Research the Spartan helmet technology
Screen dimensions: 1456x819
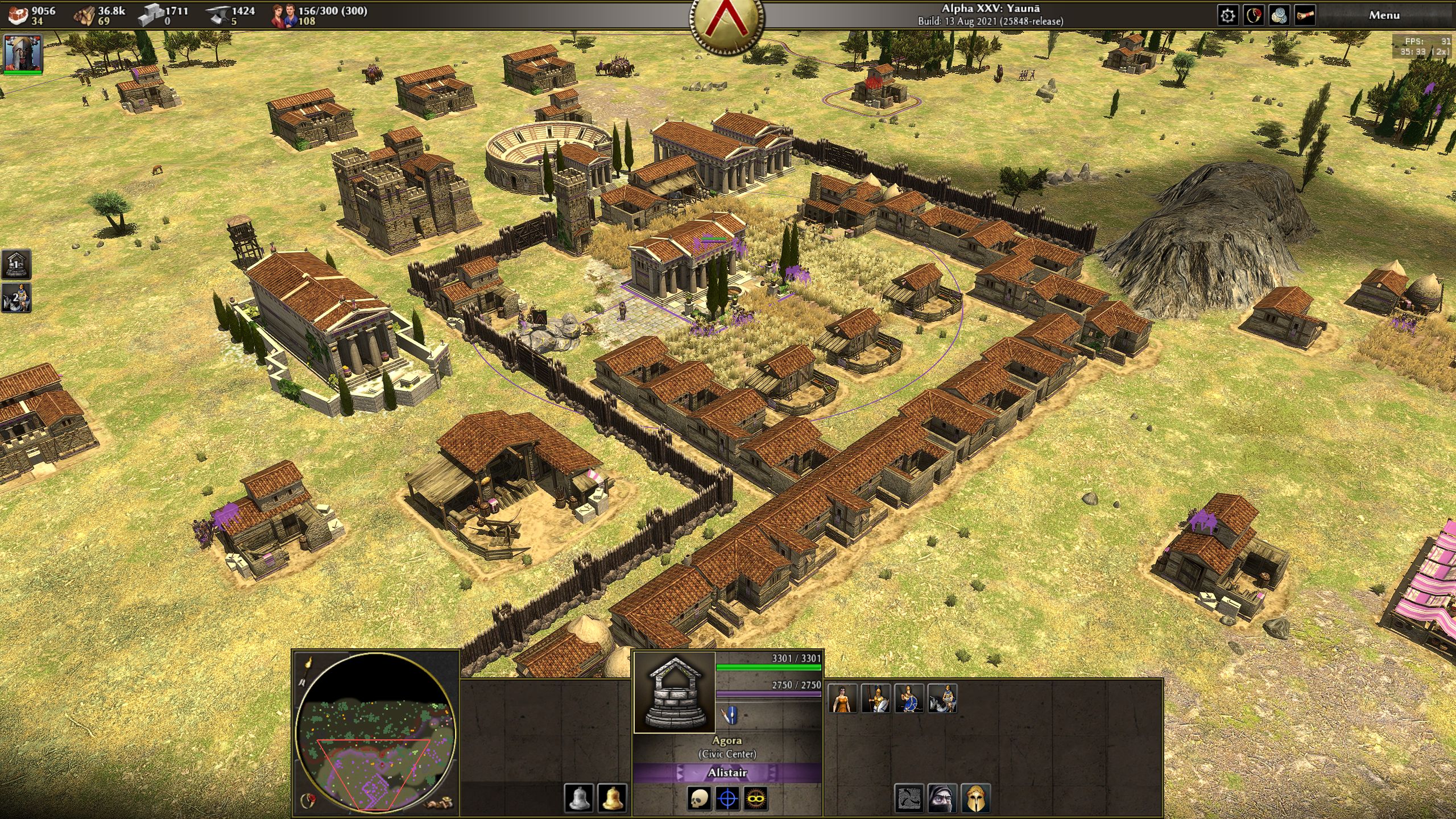coord(976,799)
